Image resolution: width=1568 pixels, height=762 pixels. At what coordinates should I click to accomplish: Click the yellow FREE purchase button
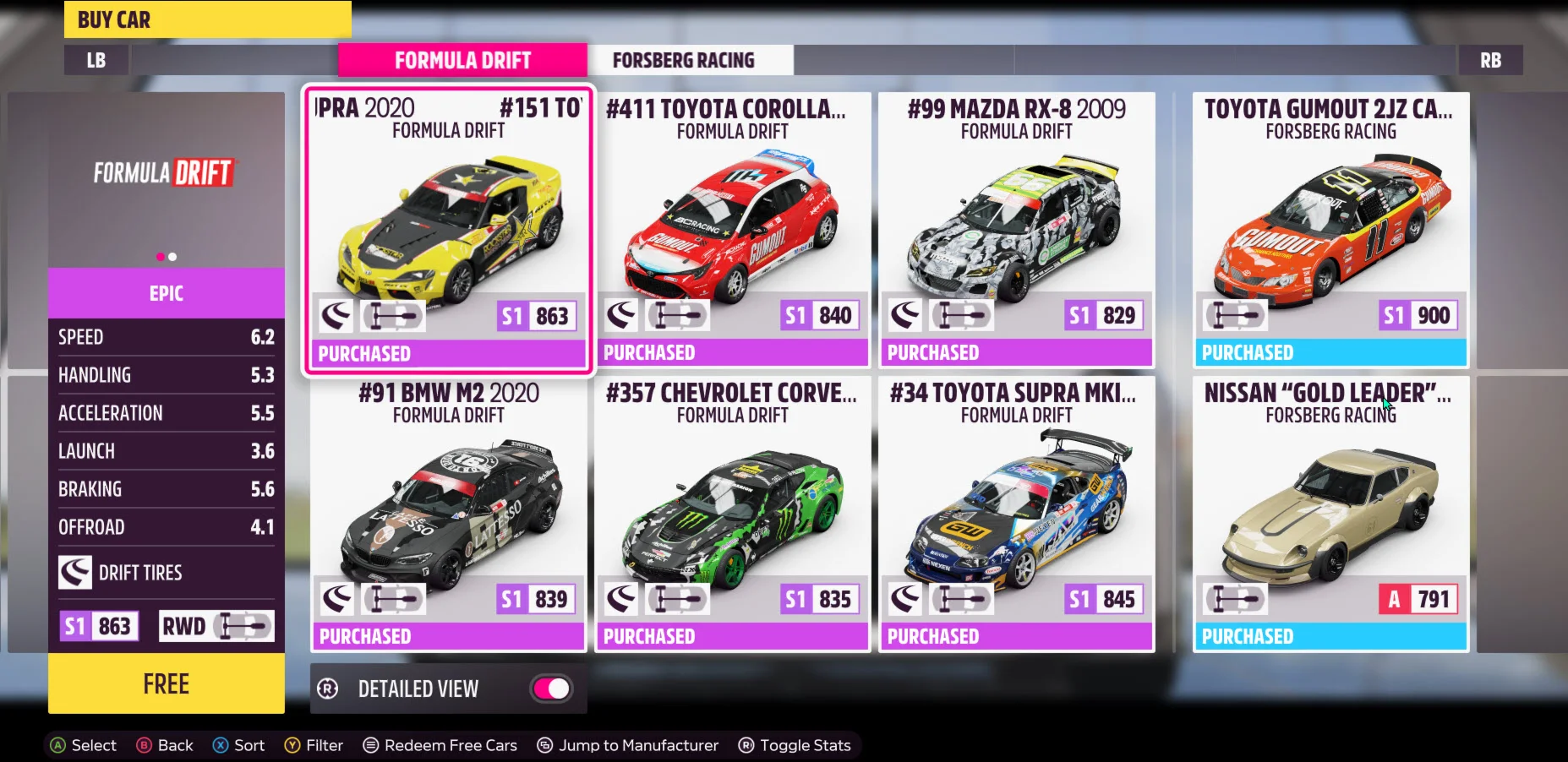pyautogui.click(x=166, y=683)
